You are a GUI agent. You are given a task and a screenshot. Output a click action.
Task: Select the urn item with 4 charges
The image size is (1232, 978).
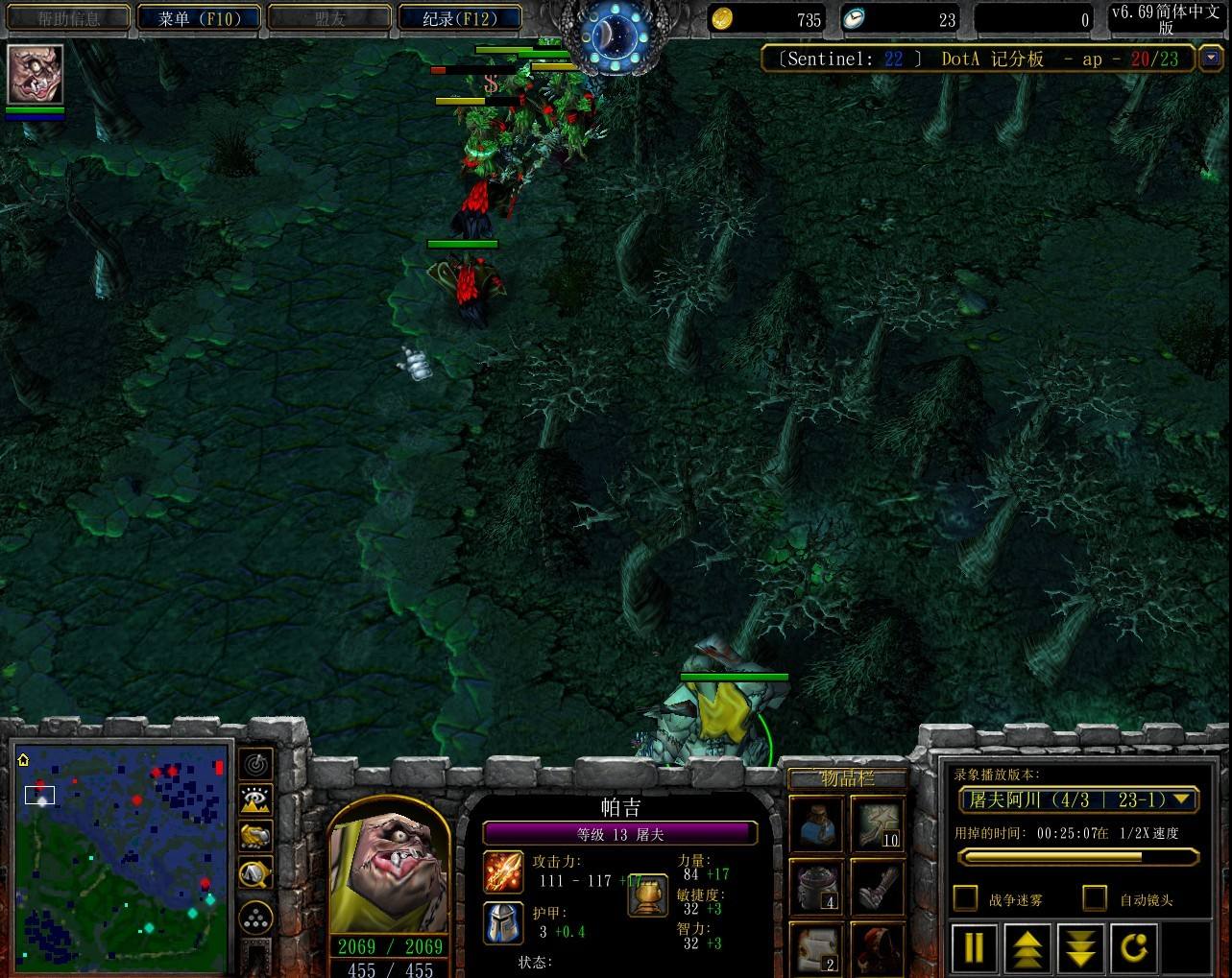816,885
